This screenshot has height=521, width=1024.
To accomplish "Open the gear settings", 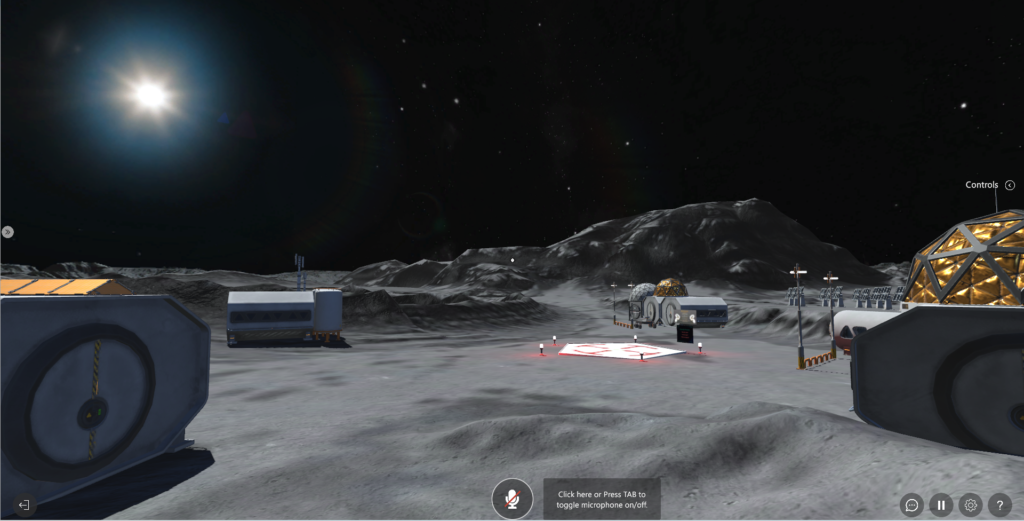I will tap(970, 505).
